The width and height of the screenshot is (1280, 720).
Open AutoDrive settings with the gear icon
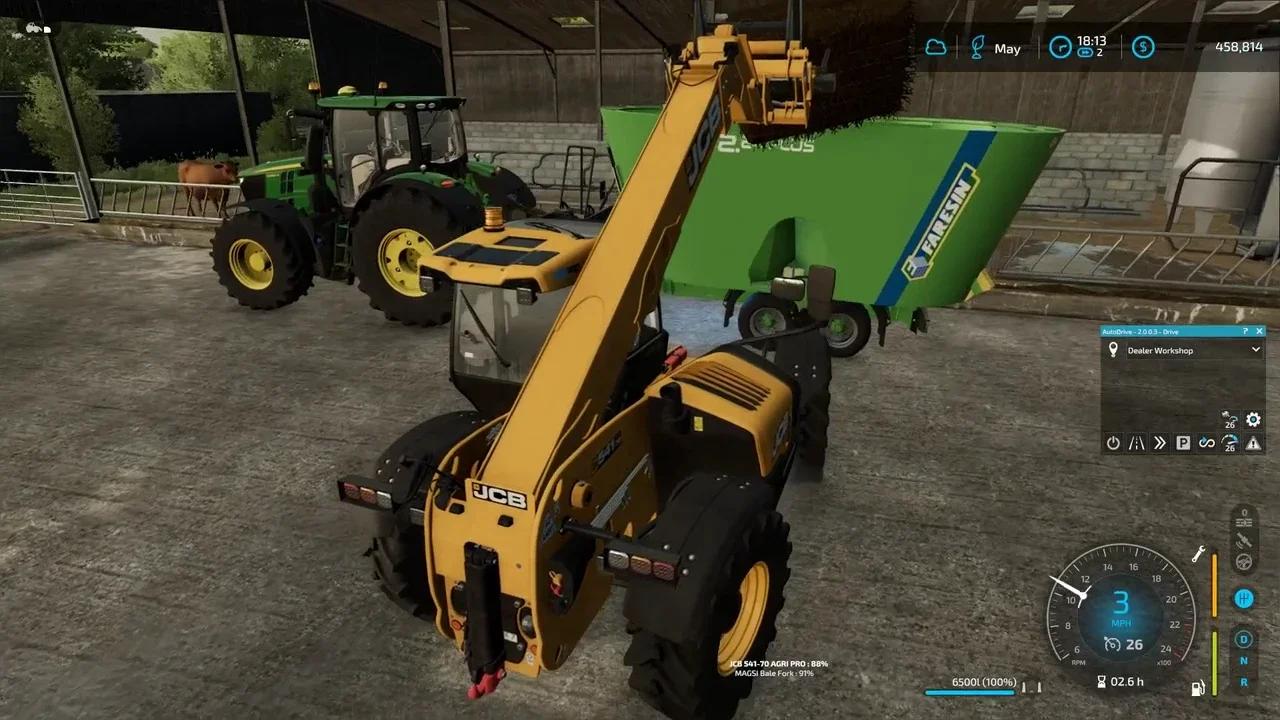pos(1253,420)
